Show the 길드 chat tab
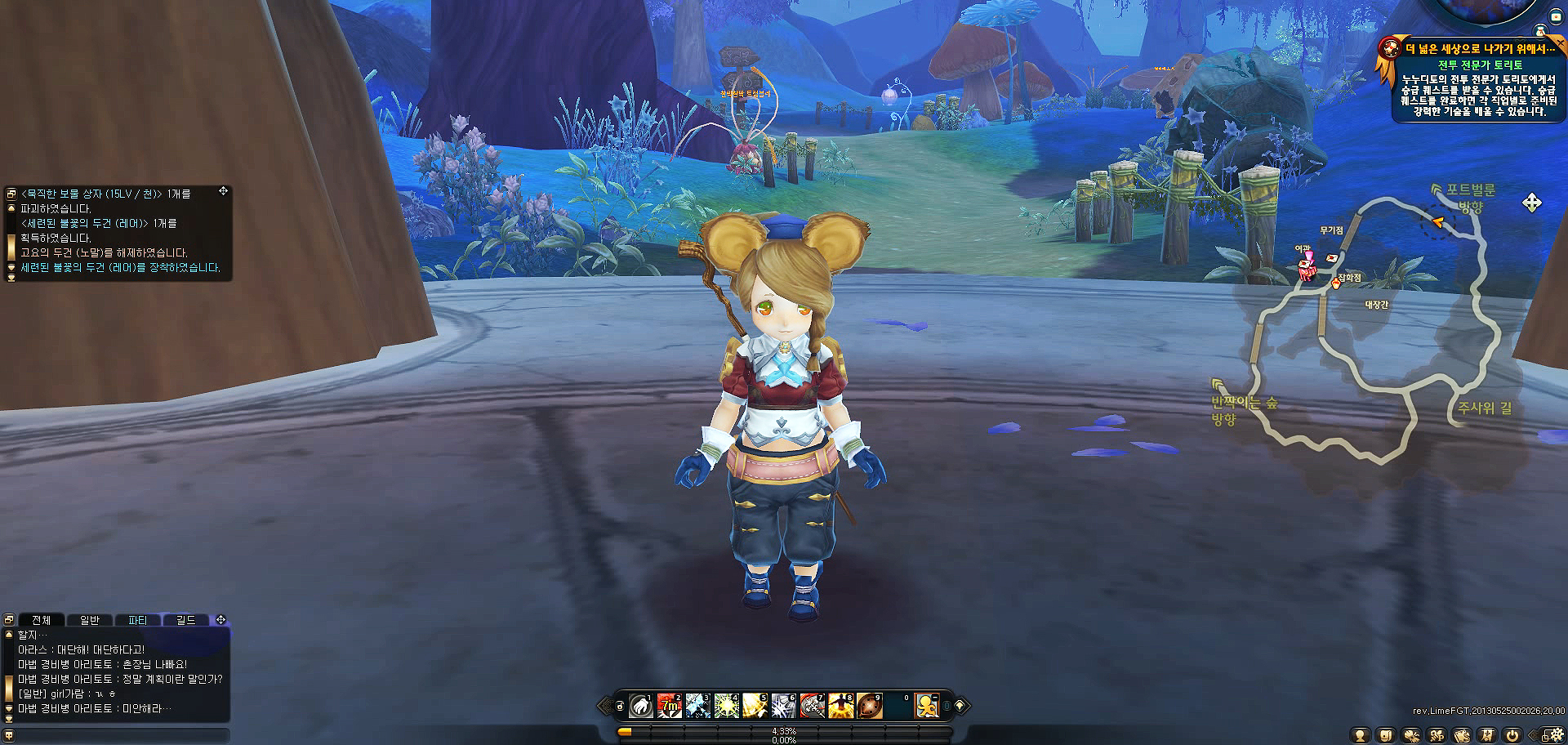The image size is (1568, 745). click(186, 621)
